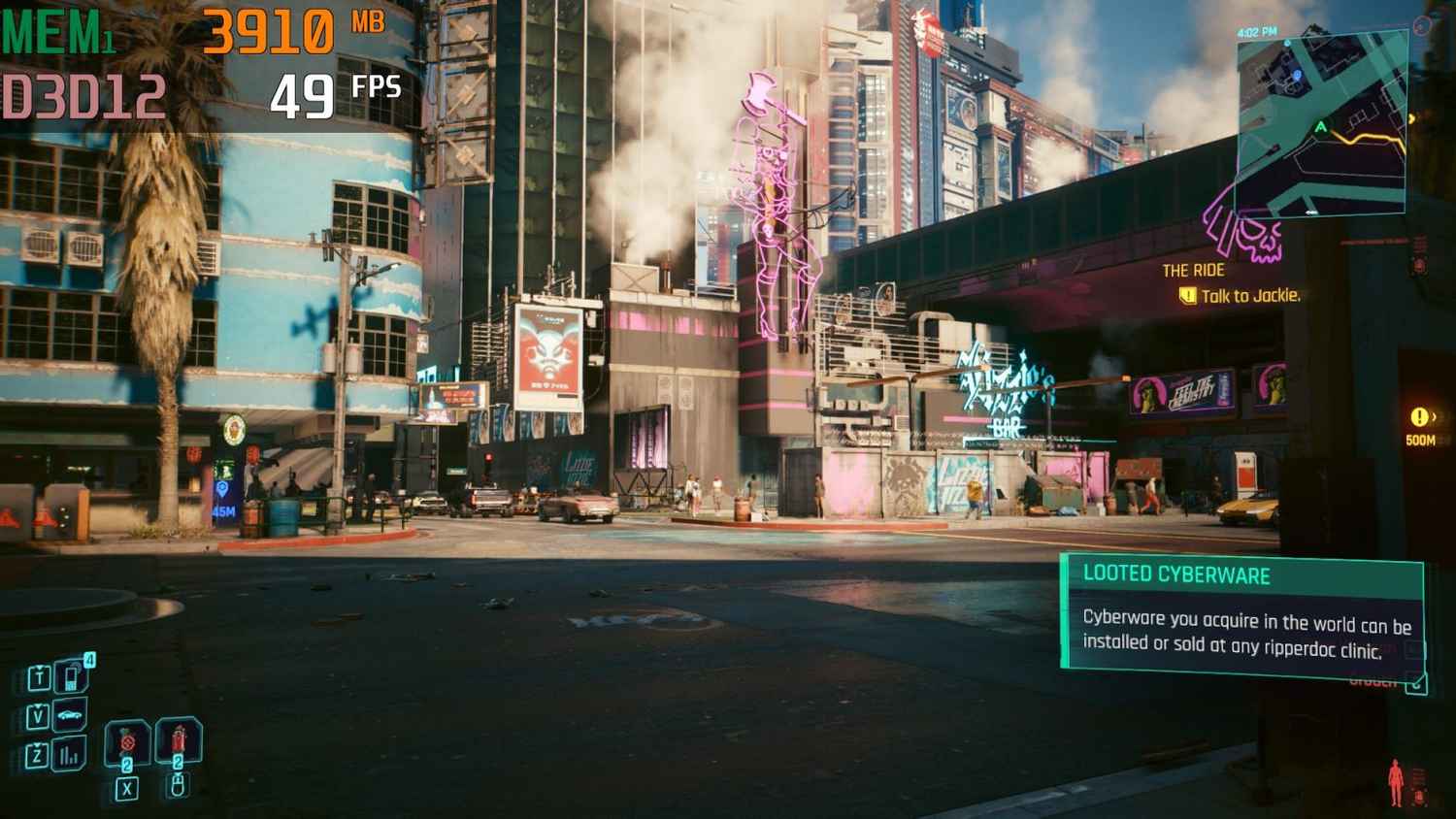
Task: Select the red grenade slot icon
Action: pyautogui.click(x=126, y=742)
